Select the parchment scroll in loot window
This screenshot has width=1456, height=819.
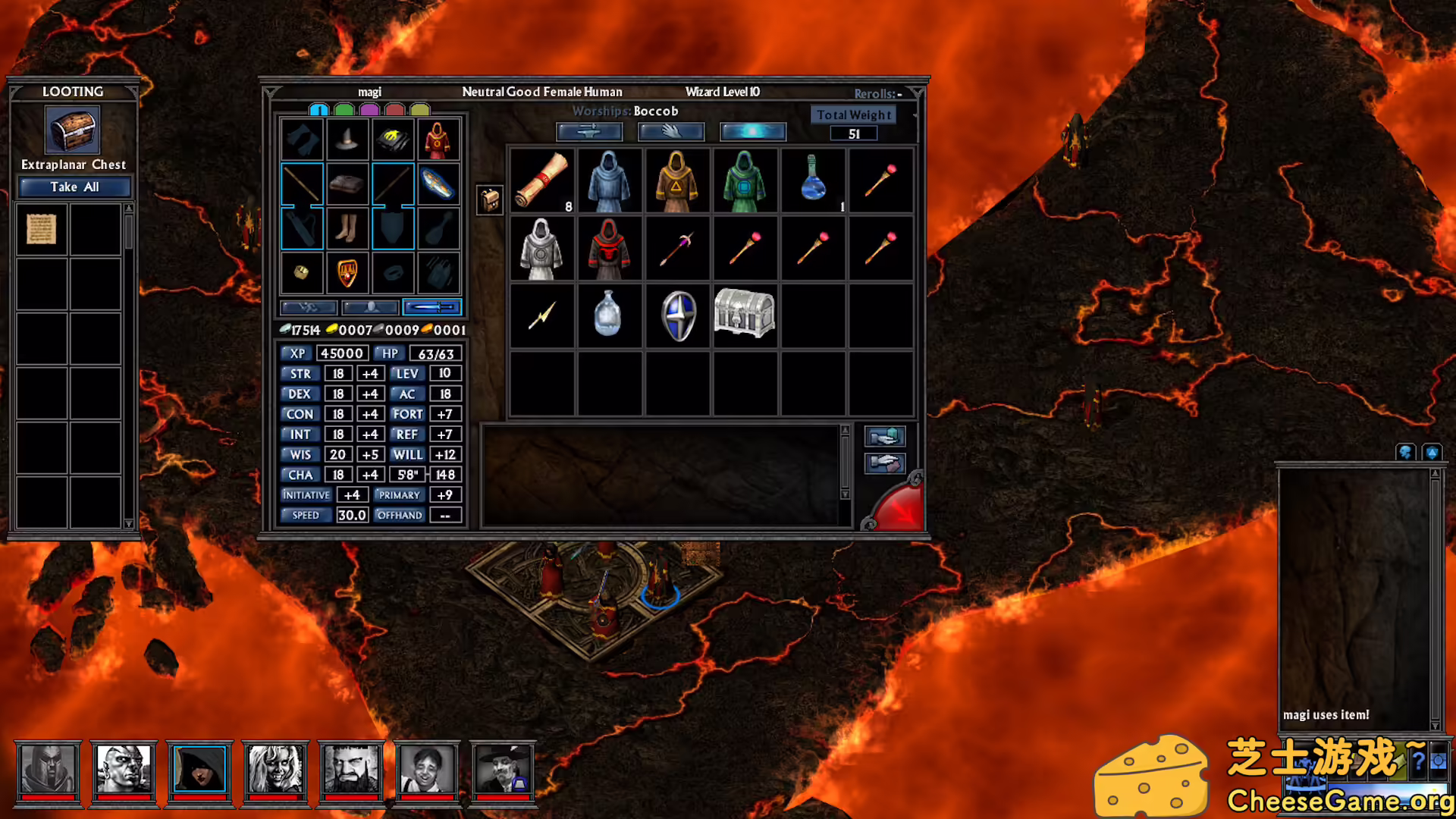pyautogui.click(x=42, y=229)
